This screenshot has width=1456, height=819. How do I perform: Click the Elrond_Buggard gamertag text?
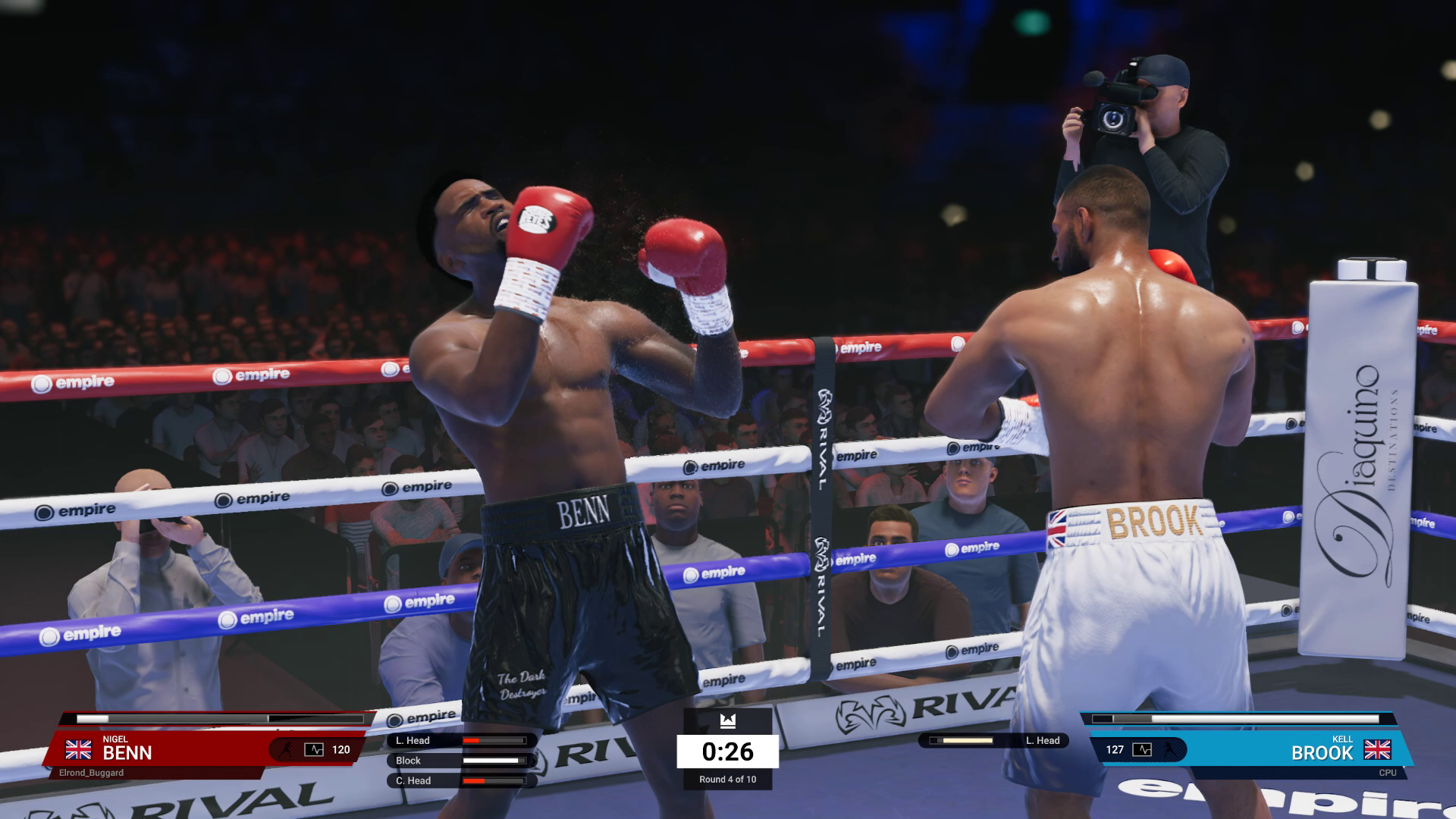(91, 771)
